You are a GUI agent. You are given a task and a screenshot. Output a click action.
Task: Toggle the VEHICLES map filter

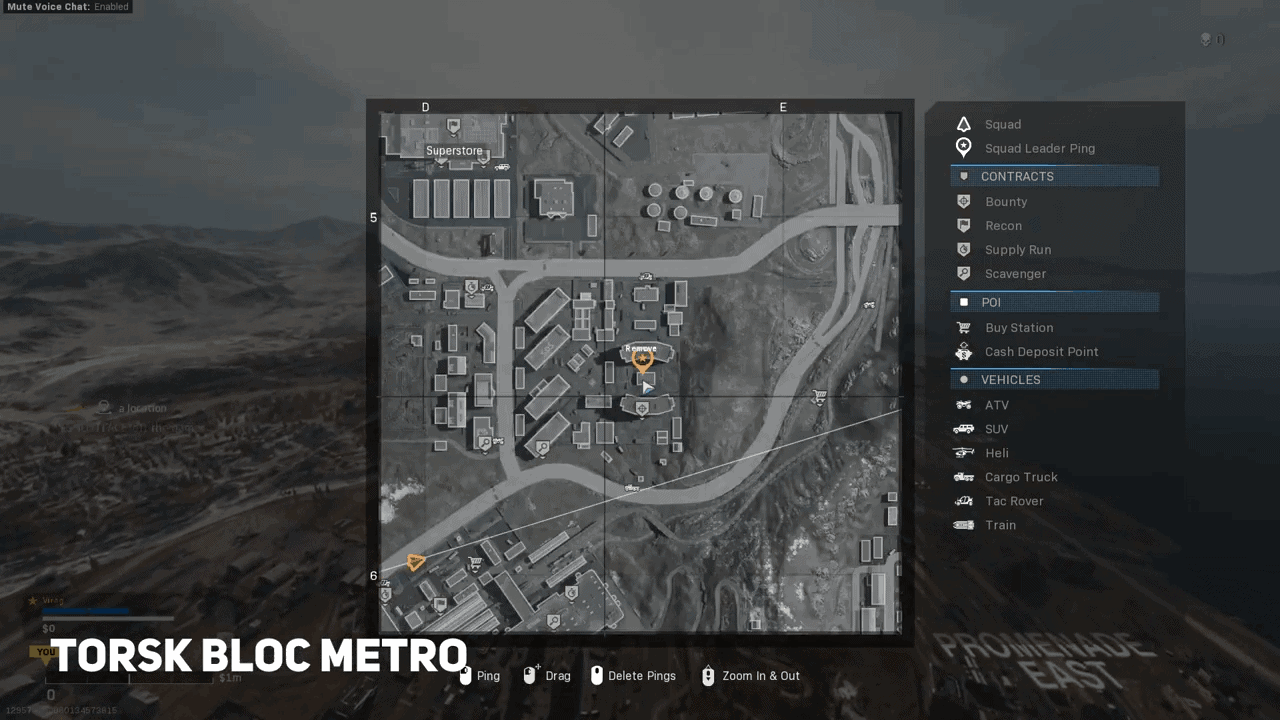[1054, 379]
